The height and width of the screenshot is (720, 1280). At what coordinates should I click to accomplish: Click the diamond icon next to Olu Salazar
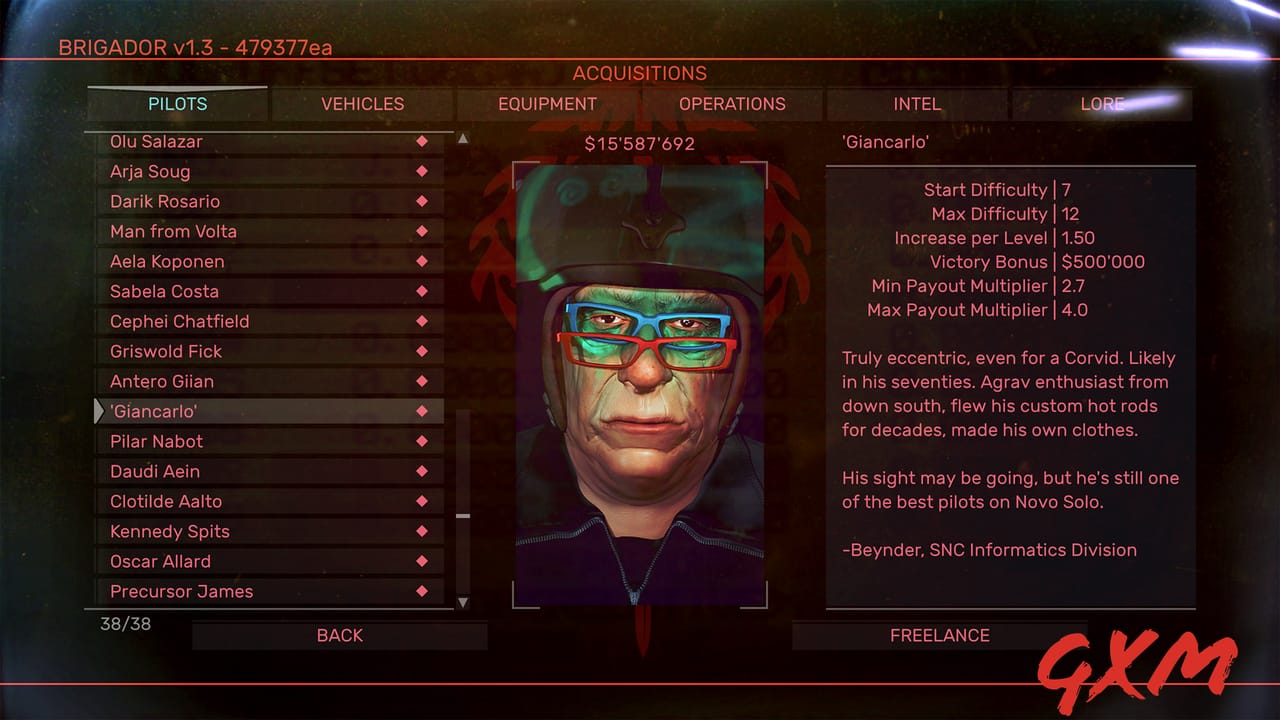click(x=423, y=141)
